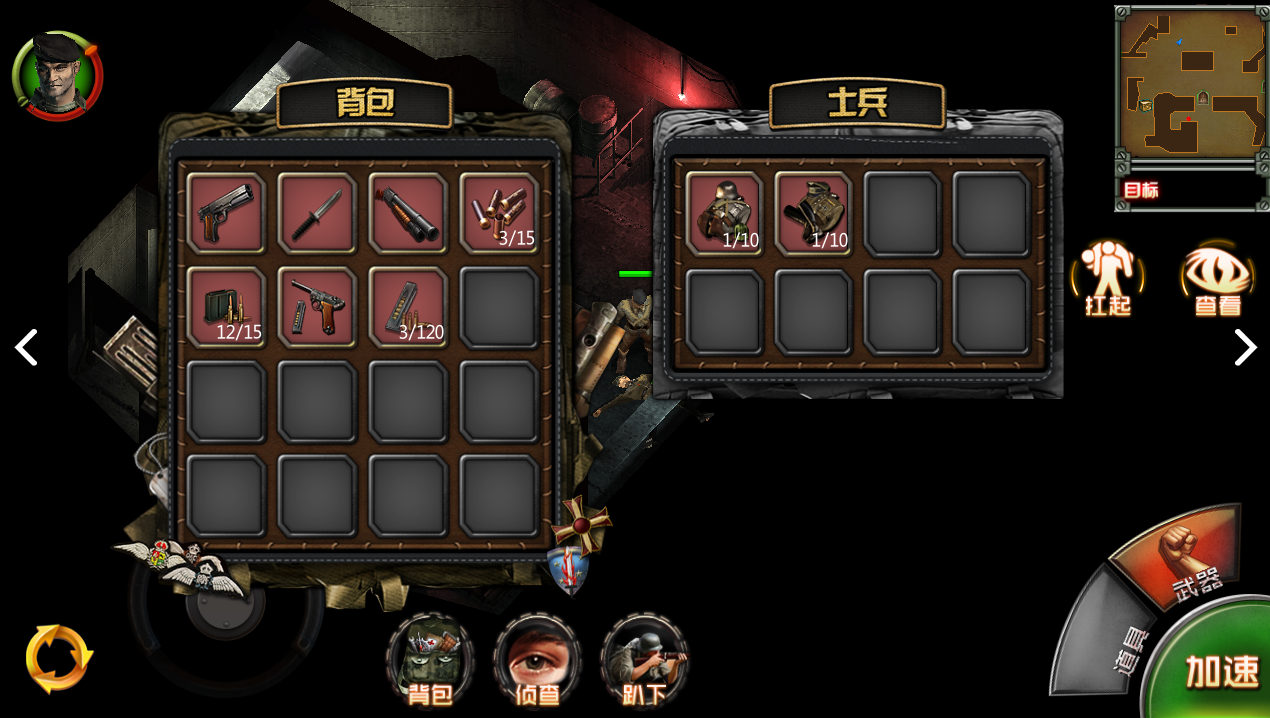
Task: Click the right white arrow
Action: coord(1244,348)
